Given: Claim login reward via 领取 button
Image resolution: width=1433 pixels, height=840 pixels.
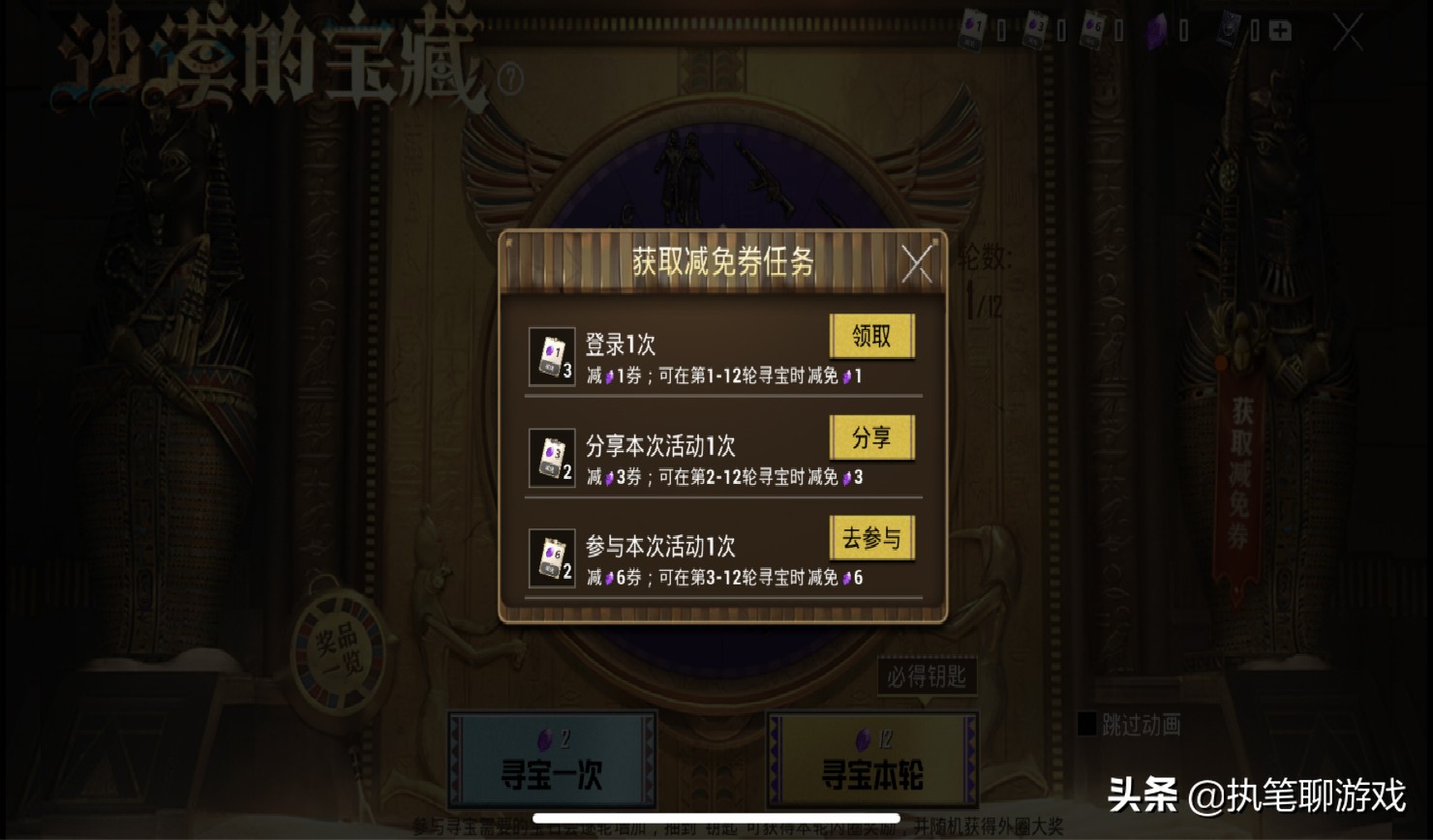Looking at the screenshot, I should click(871, 337).
